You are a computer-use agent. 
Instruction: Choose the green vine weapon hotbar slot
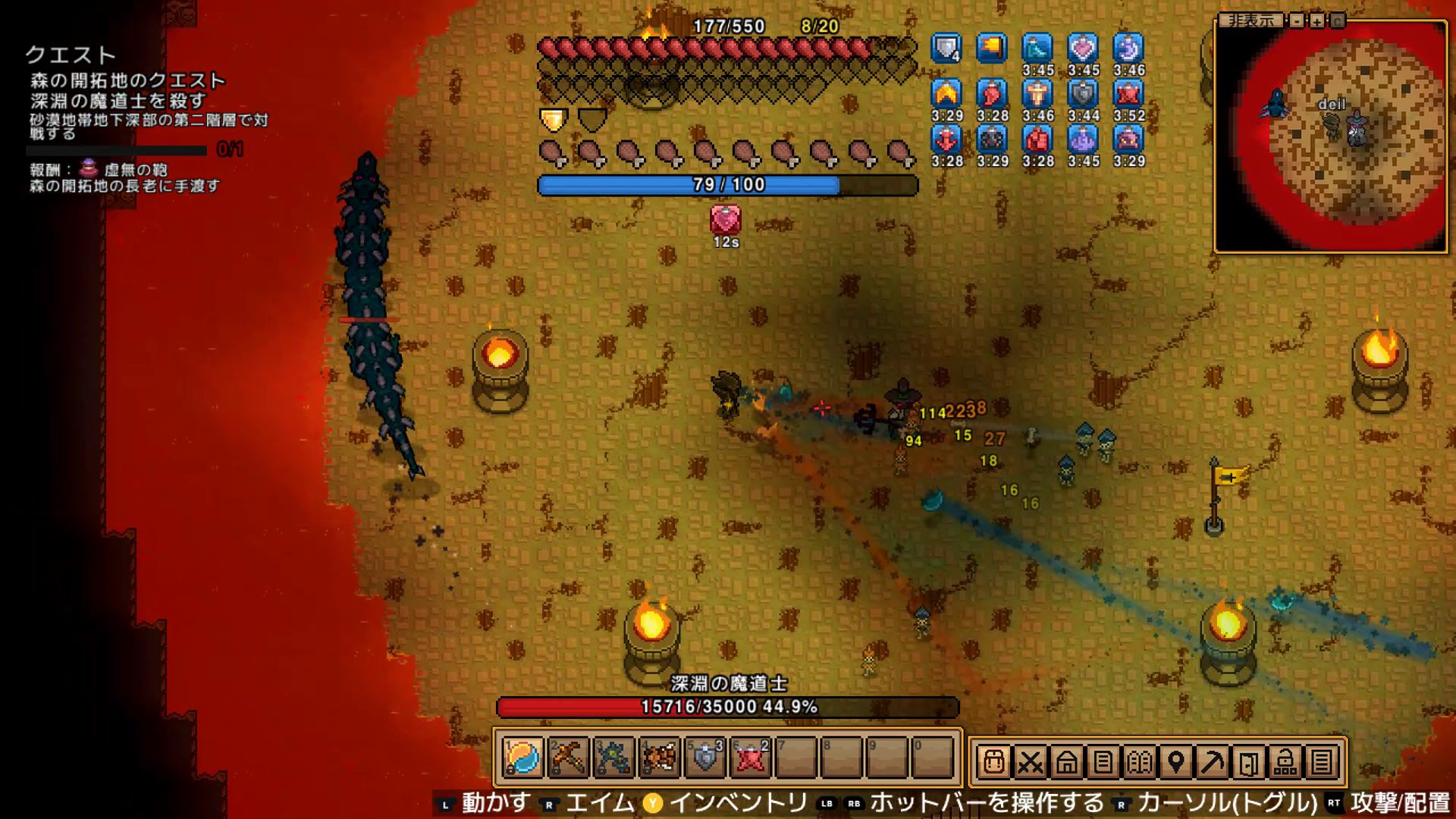pyautogui.click(x=613, y=758)
